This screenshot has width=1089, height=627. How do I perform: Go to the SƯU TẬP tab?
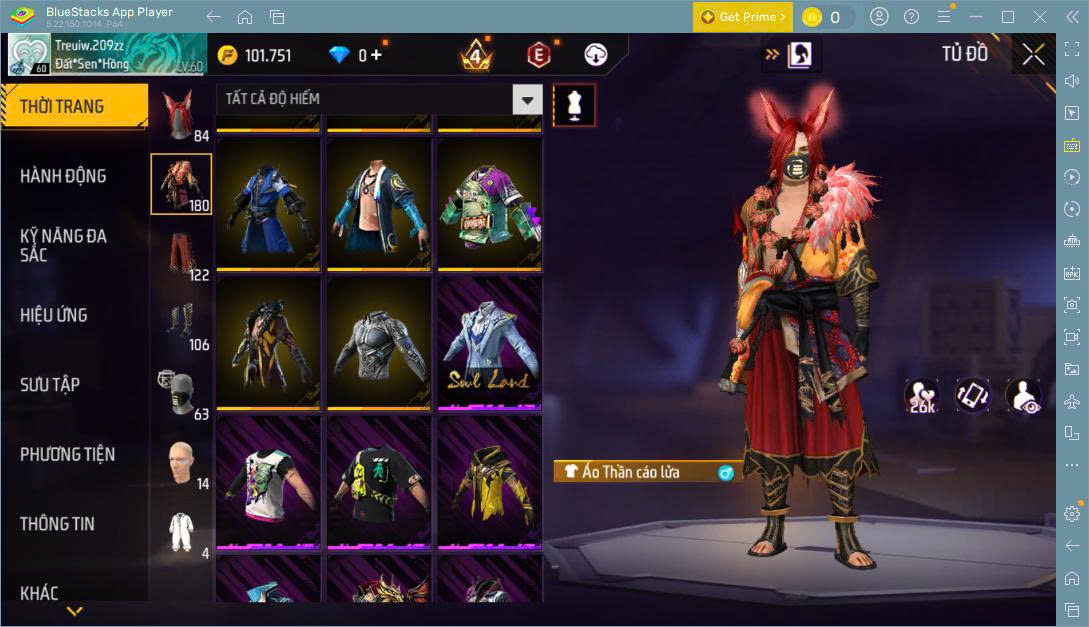pos(50,385)
